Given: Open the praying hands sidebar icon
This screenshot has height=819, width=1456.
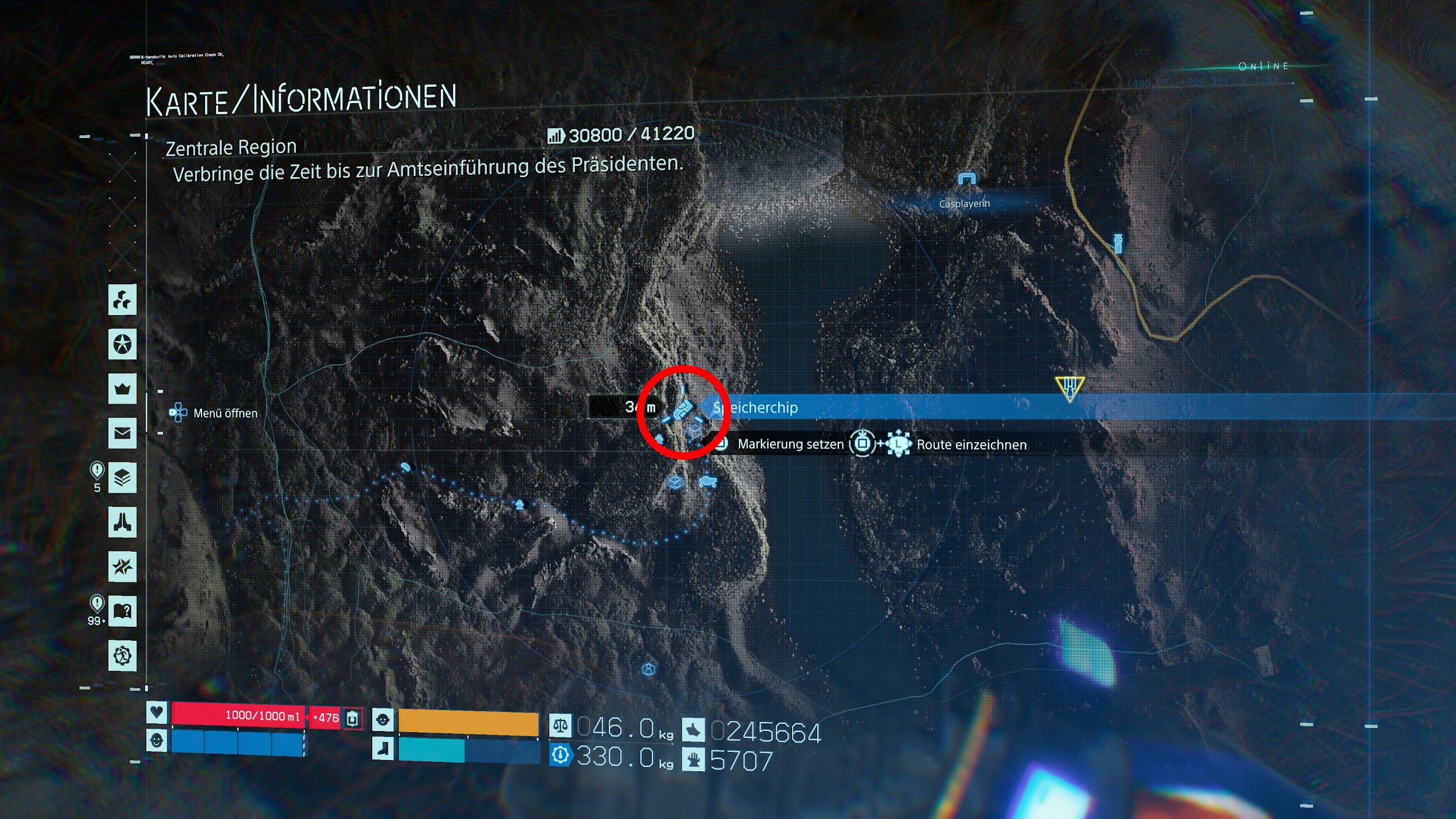Looking at the screenshot, I should point(122,522).
